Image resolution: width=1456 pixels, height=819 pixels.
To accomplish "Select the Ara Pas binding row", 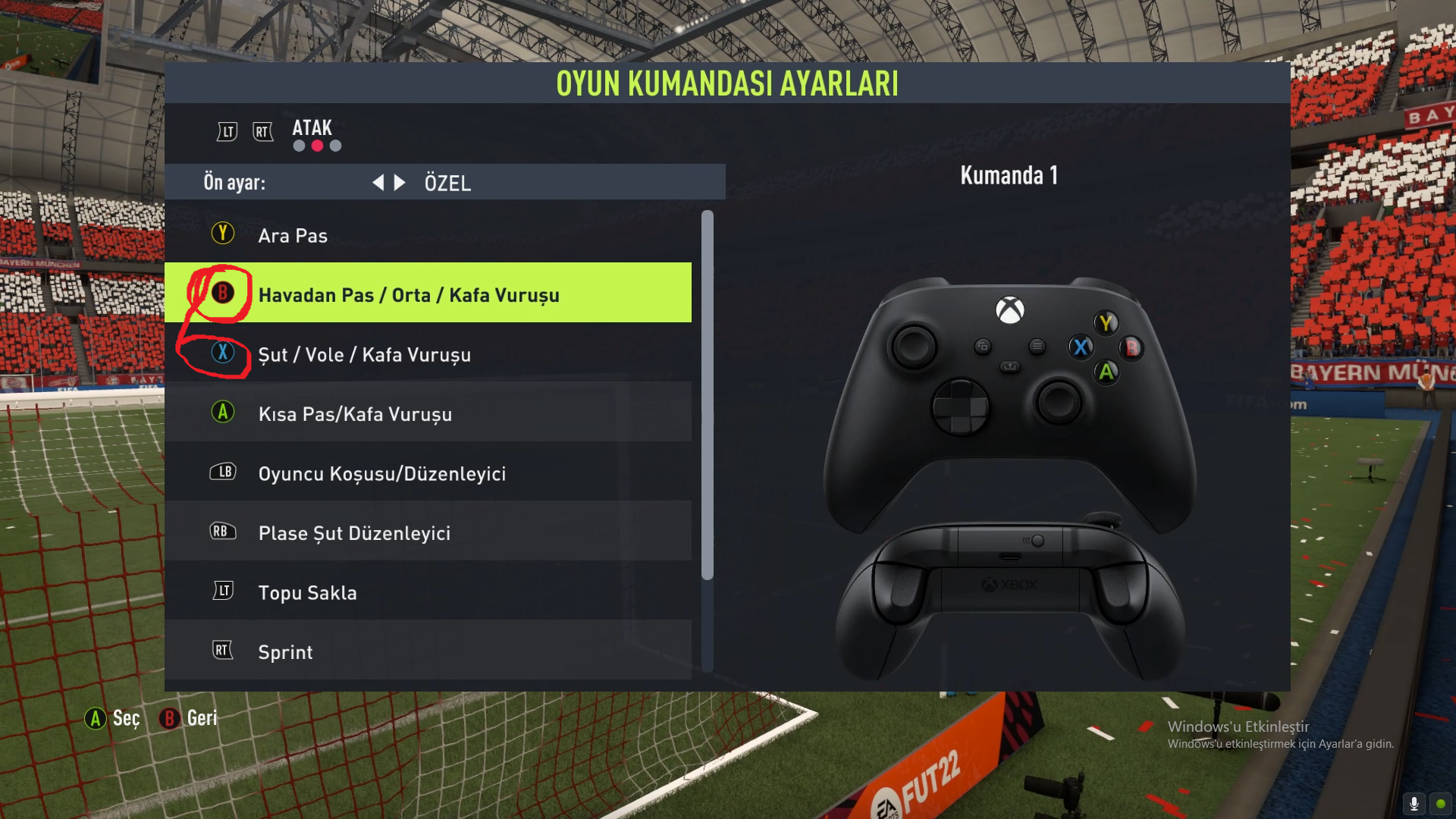I will (x=428, y=235).
